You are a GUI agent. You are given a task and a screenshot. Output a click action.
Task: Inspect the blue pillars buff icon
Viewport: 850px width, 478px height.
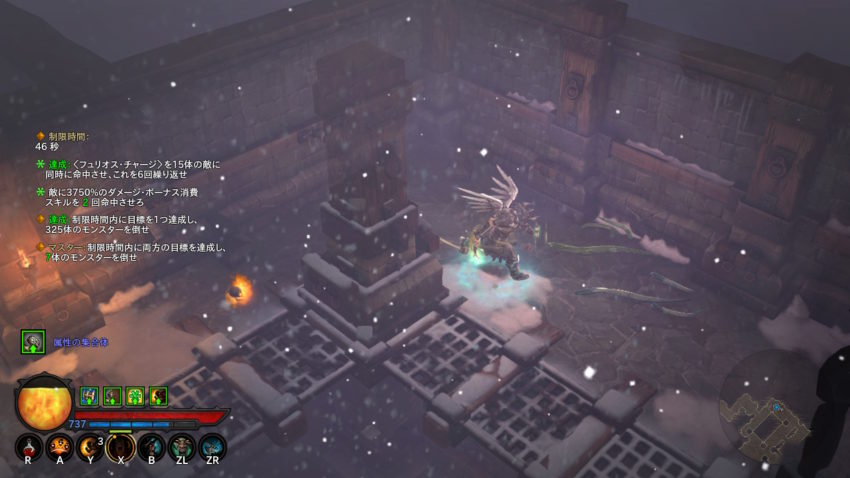88,396
